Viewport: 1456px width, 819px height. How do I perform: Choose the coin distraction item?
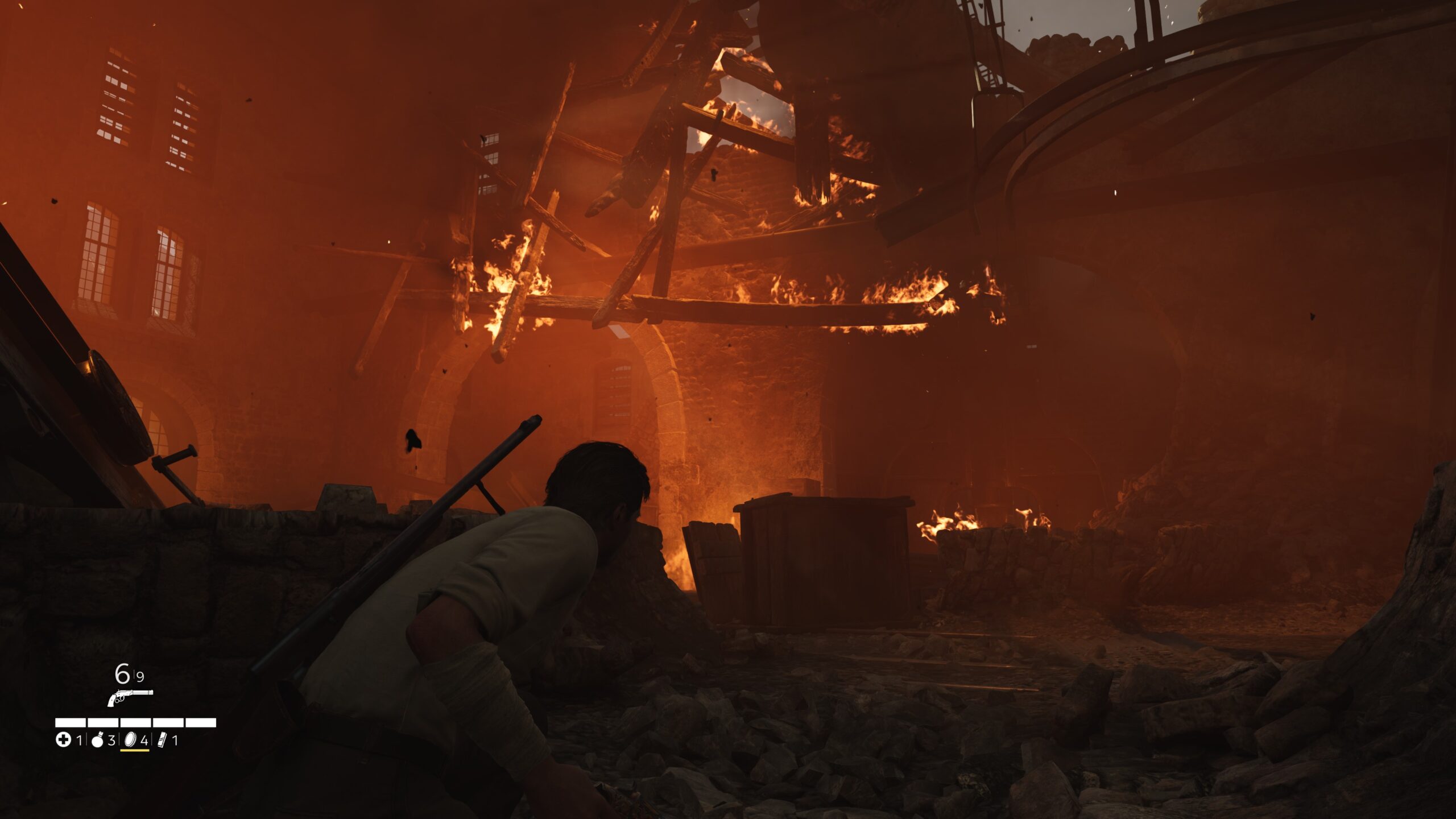(x=130, y=740)
